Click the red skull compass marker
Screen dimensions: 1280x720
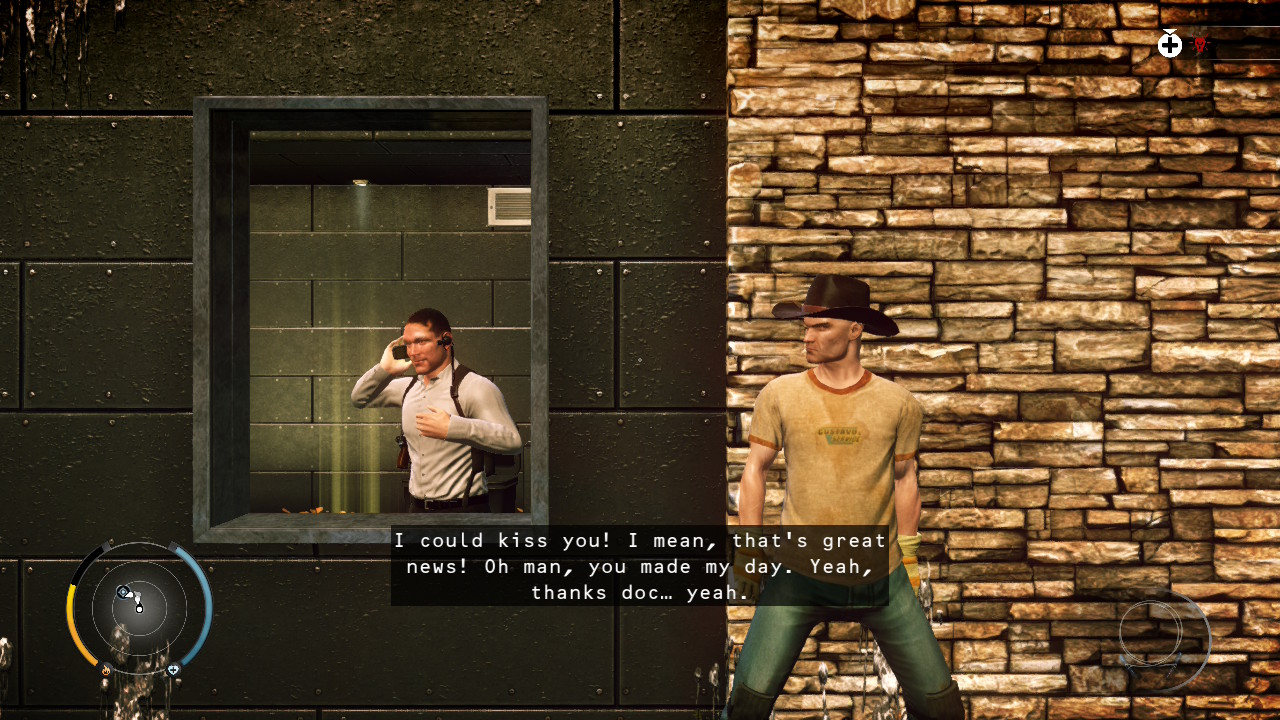tap(1200, 45)
